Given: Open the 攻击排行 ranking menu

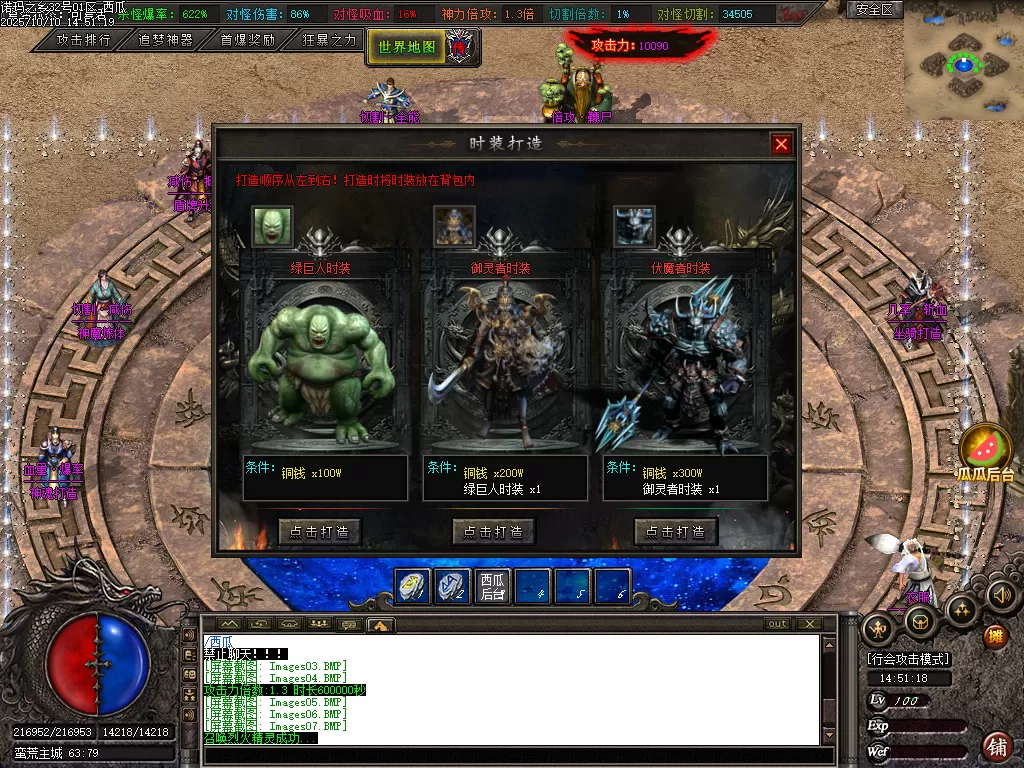Looking at the screenshot, I should (x=83, y=40).
